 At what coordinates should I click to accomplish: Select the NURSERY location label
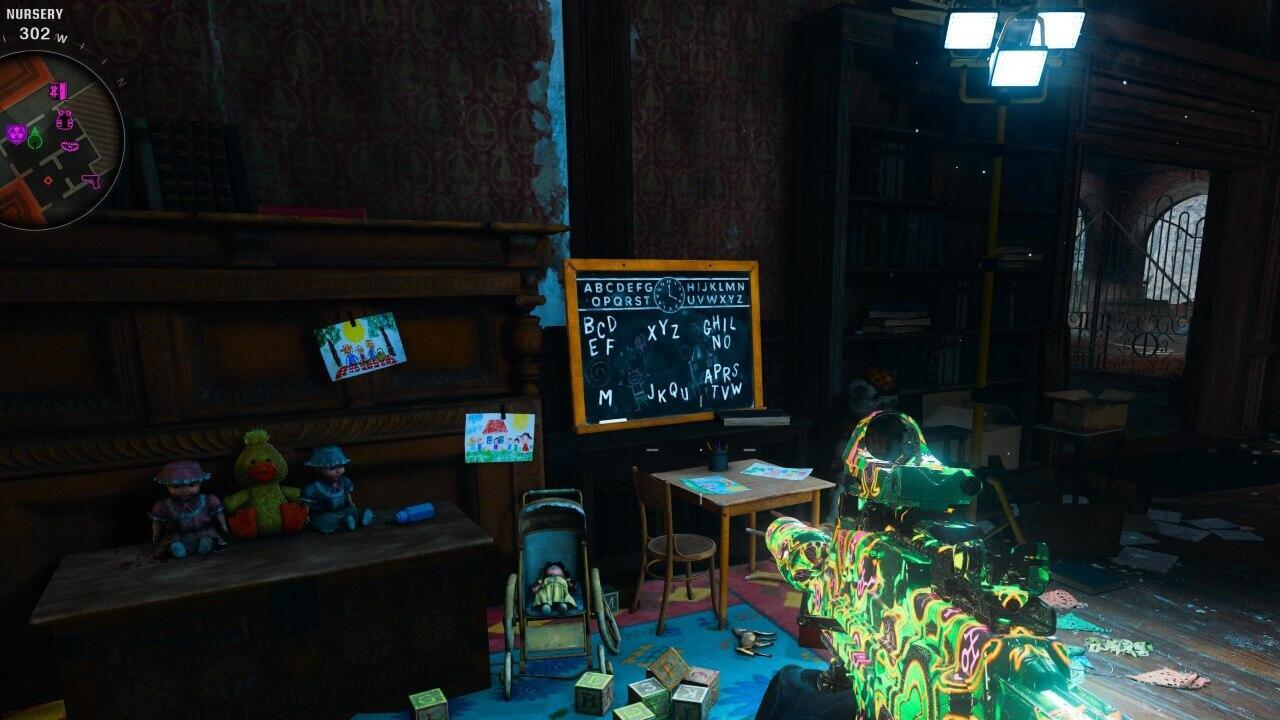tap(34, 14)
